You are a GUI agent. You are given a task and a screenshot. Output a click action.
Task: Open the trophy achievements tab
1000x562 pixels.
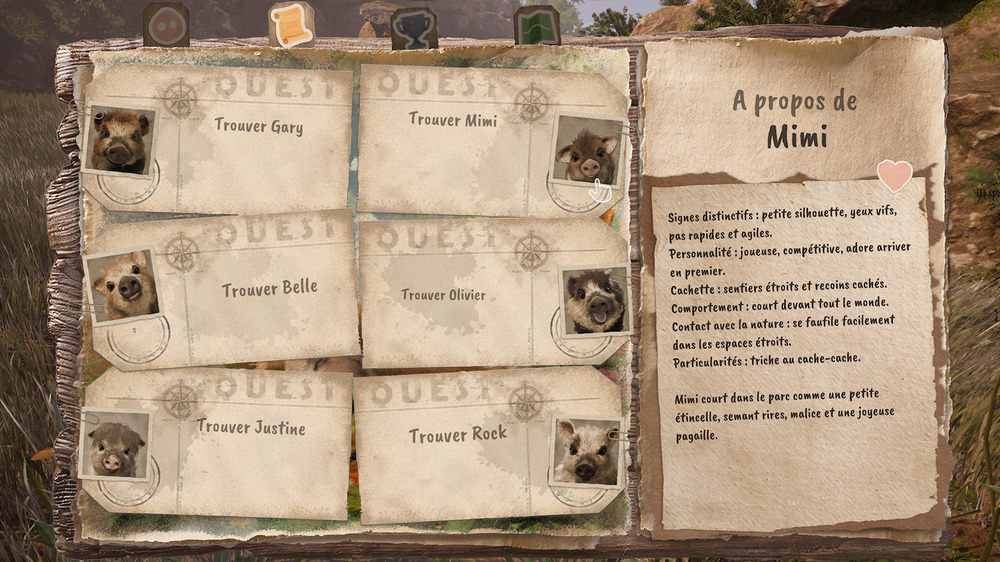click(413, 26)
